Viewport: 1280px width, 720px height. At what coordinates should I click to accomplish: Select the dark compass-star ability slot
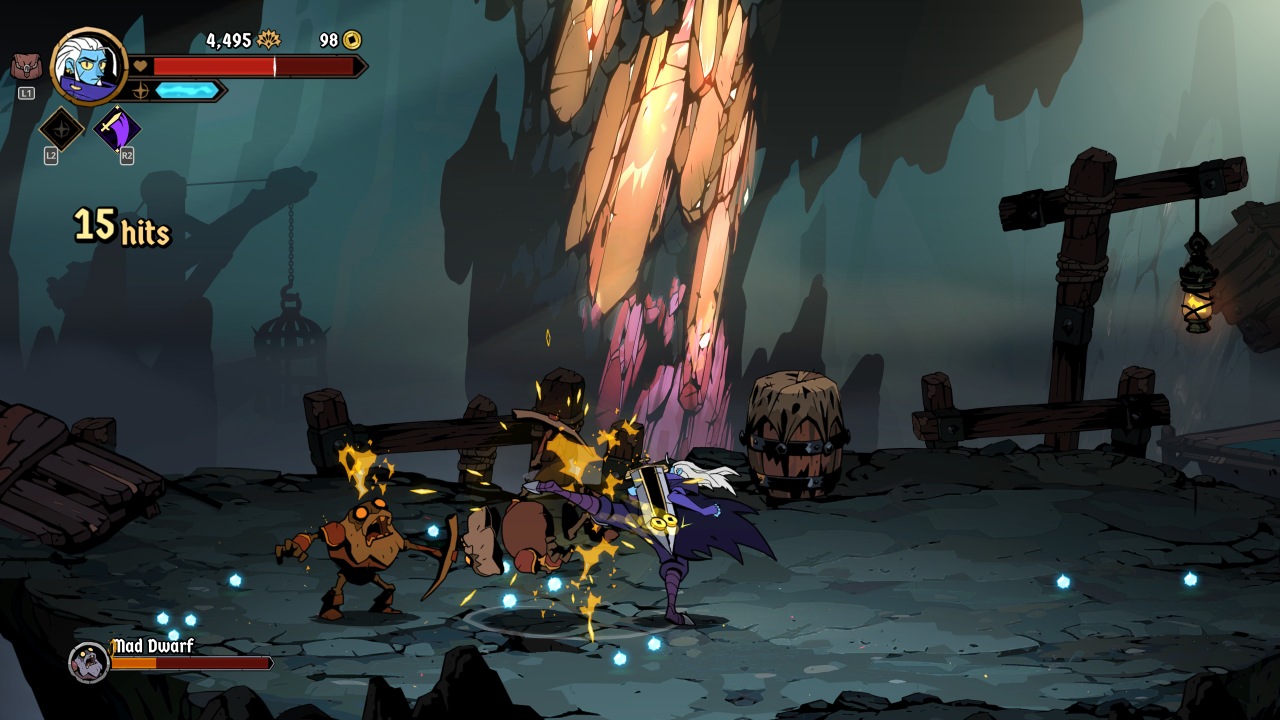(61, 129)
